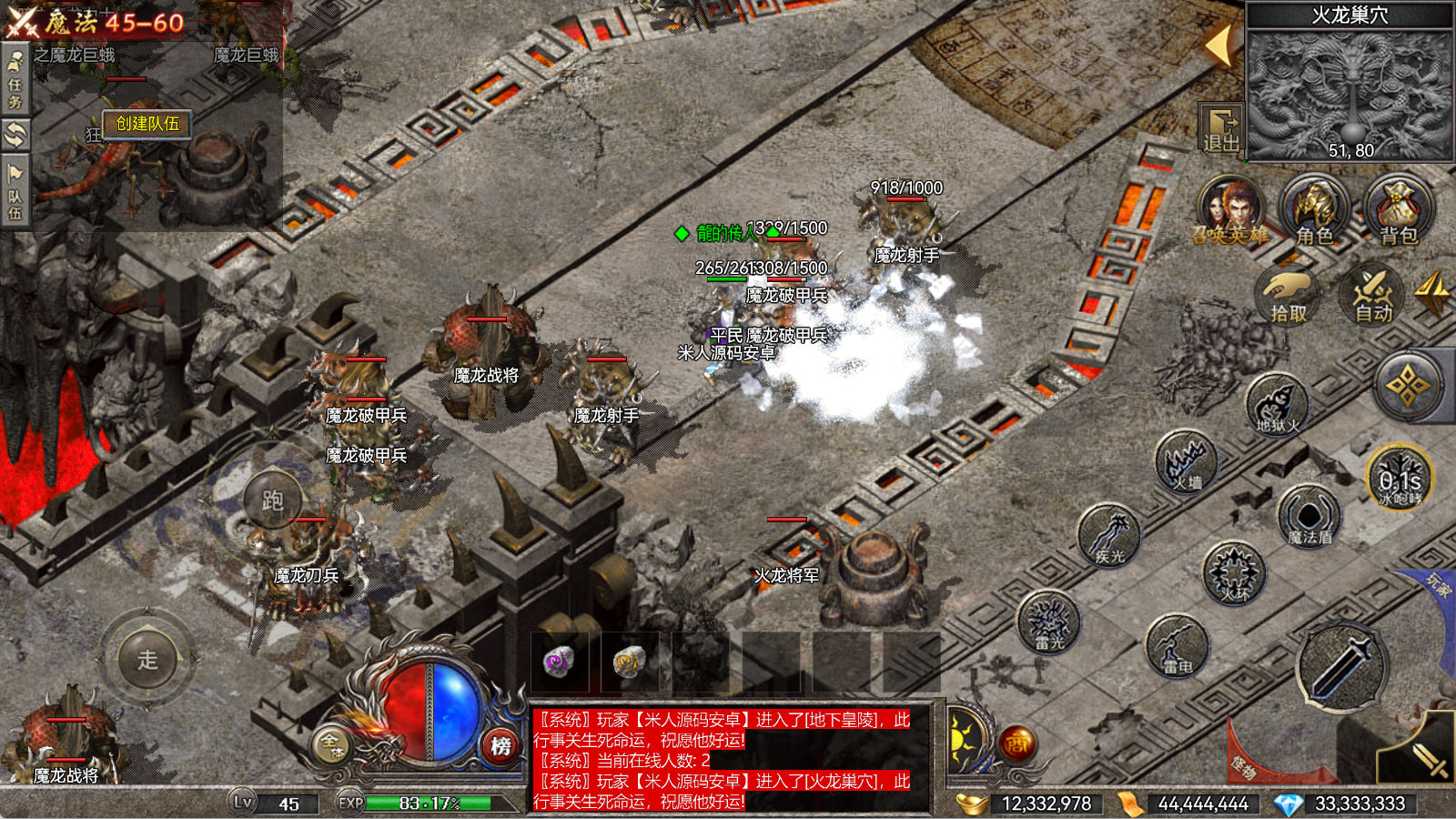Open the 火龙巢穴 minimap
The width and height of the screenshot is (1456, 819).
[x=1350, y=92]
